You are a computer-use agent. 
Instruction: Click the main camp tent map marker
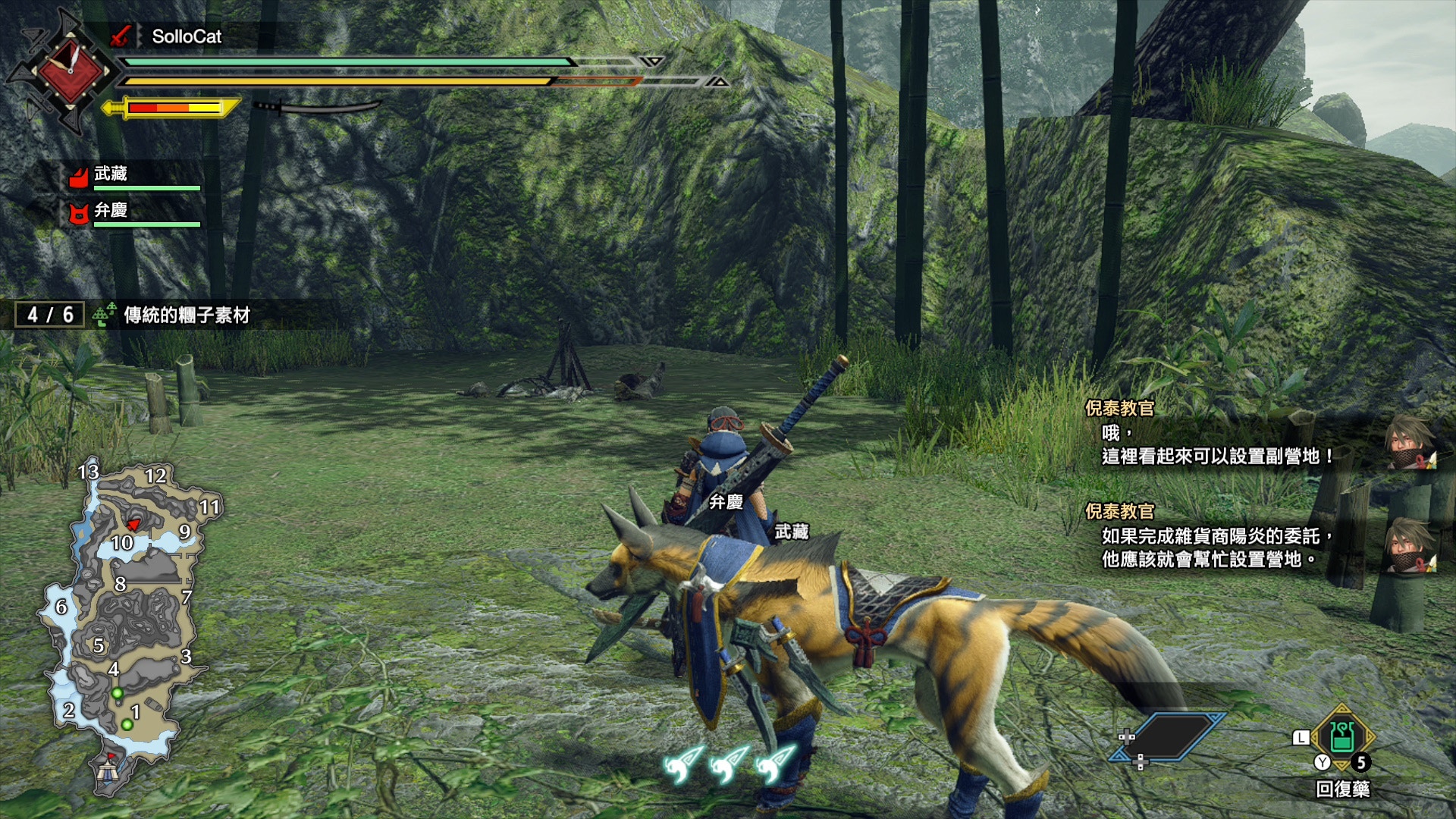(x=107, y=770)
